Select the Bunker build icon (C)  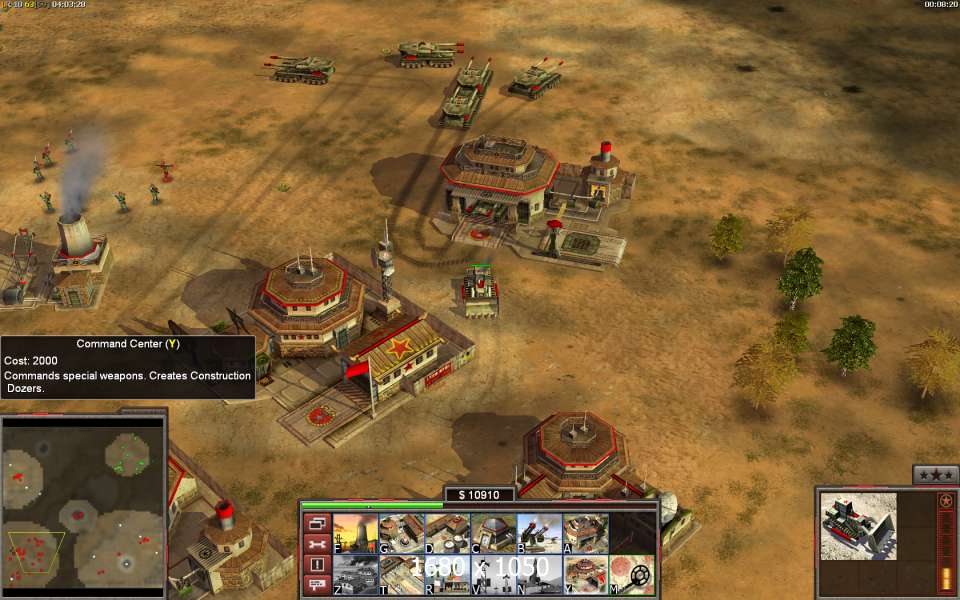pyautogui.click(x=493, y=534)
